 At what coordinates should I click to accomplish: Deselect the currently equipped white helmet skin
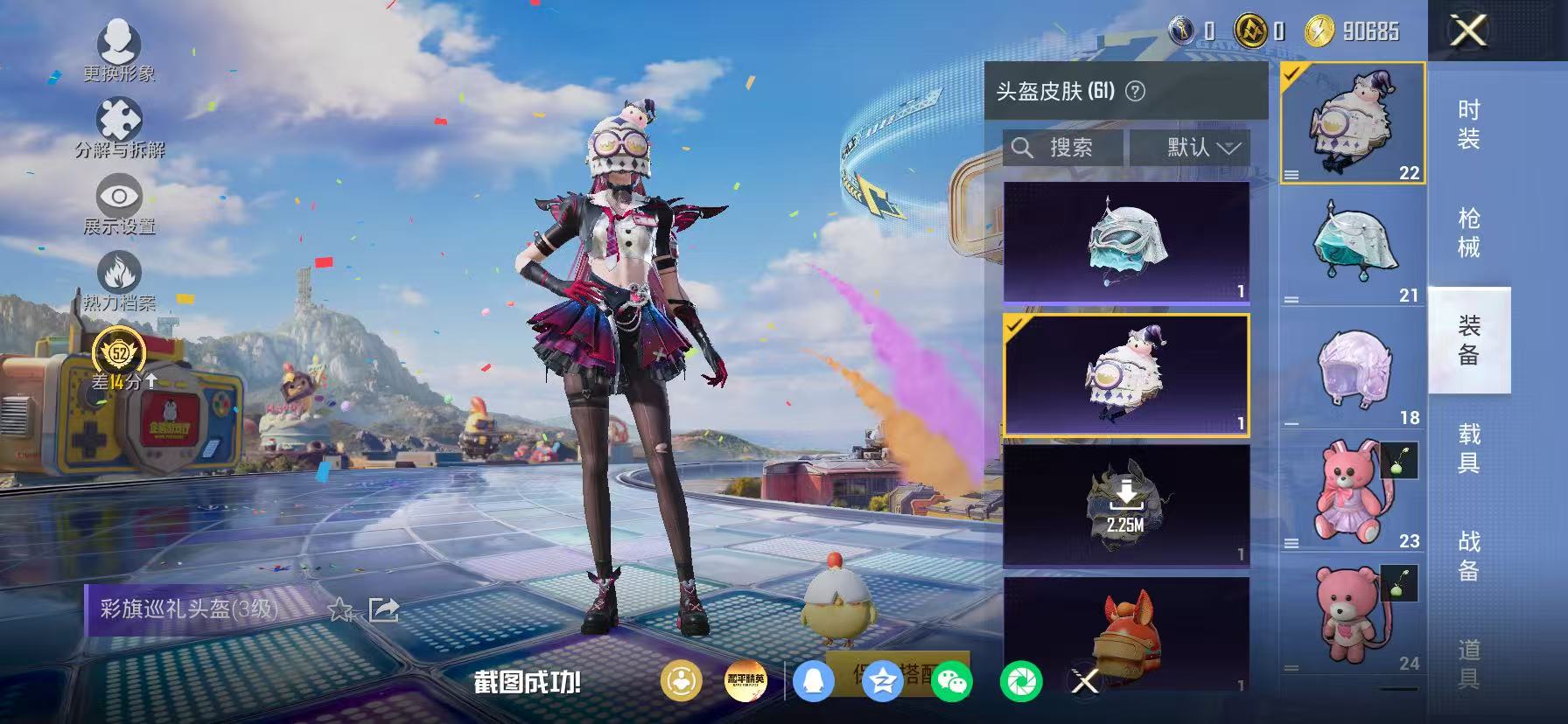pyautogui.click(x=1127, y=374)
